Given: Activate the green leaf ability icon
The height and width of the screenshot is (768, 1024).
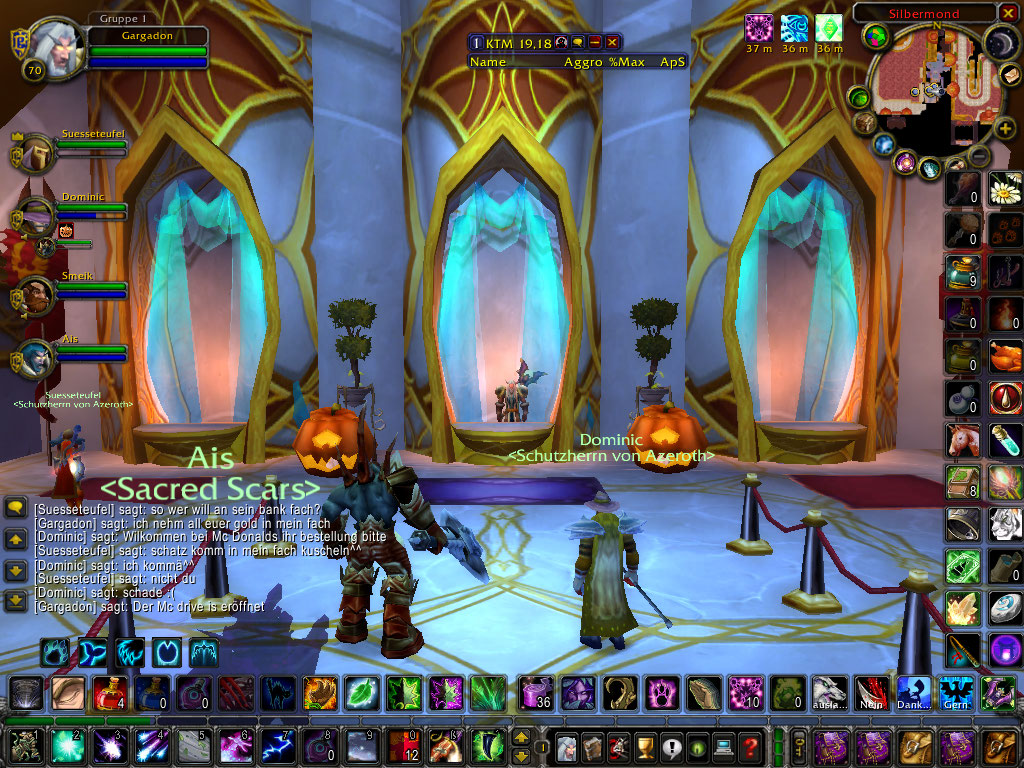Looking at the screenshot, I should (361, 692).
